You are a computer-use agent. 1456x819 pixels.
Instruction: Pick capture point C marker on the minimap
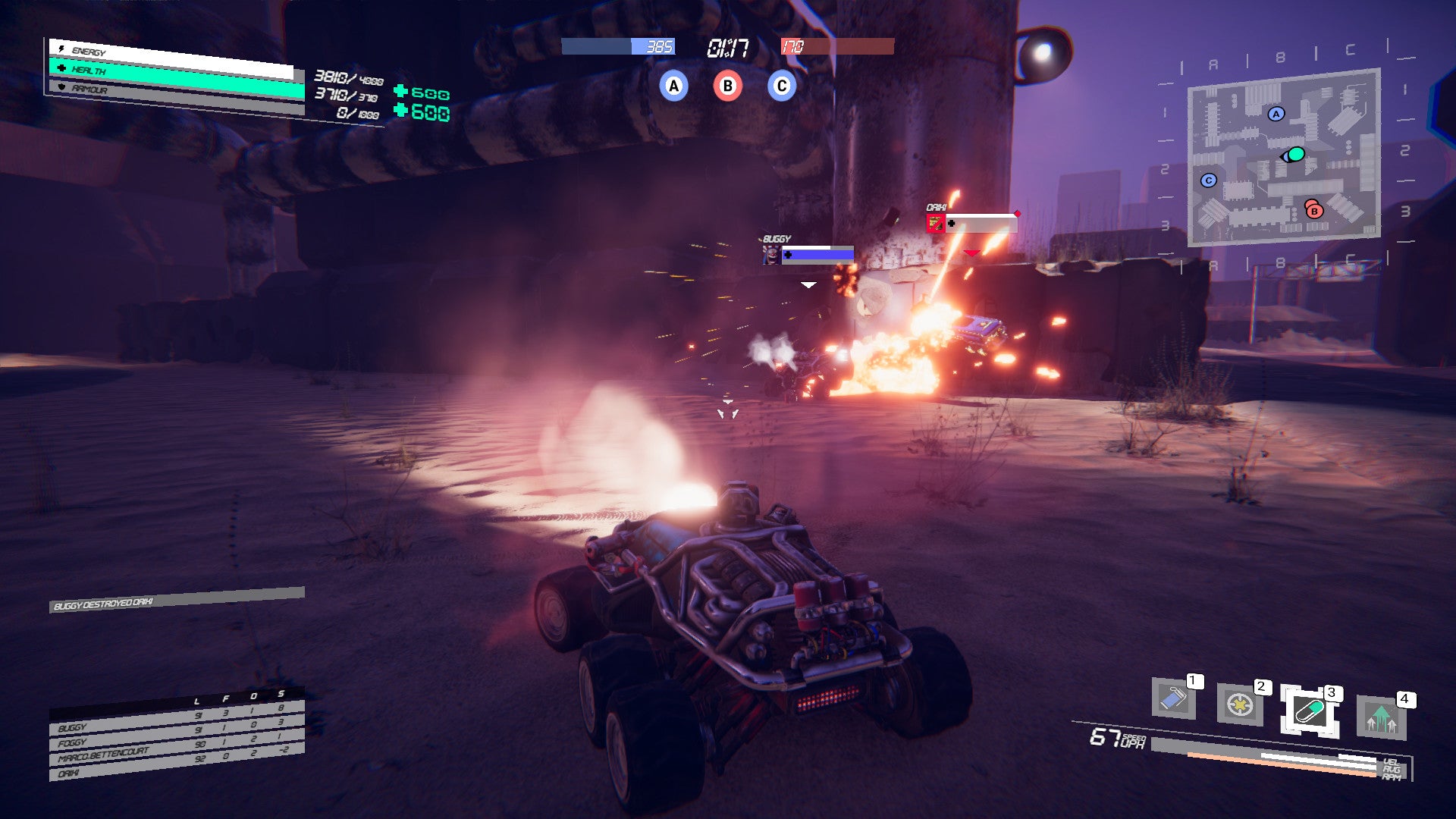pyautogui.click(x=1209, y=180)
